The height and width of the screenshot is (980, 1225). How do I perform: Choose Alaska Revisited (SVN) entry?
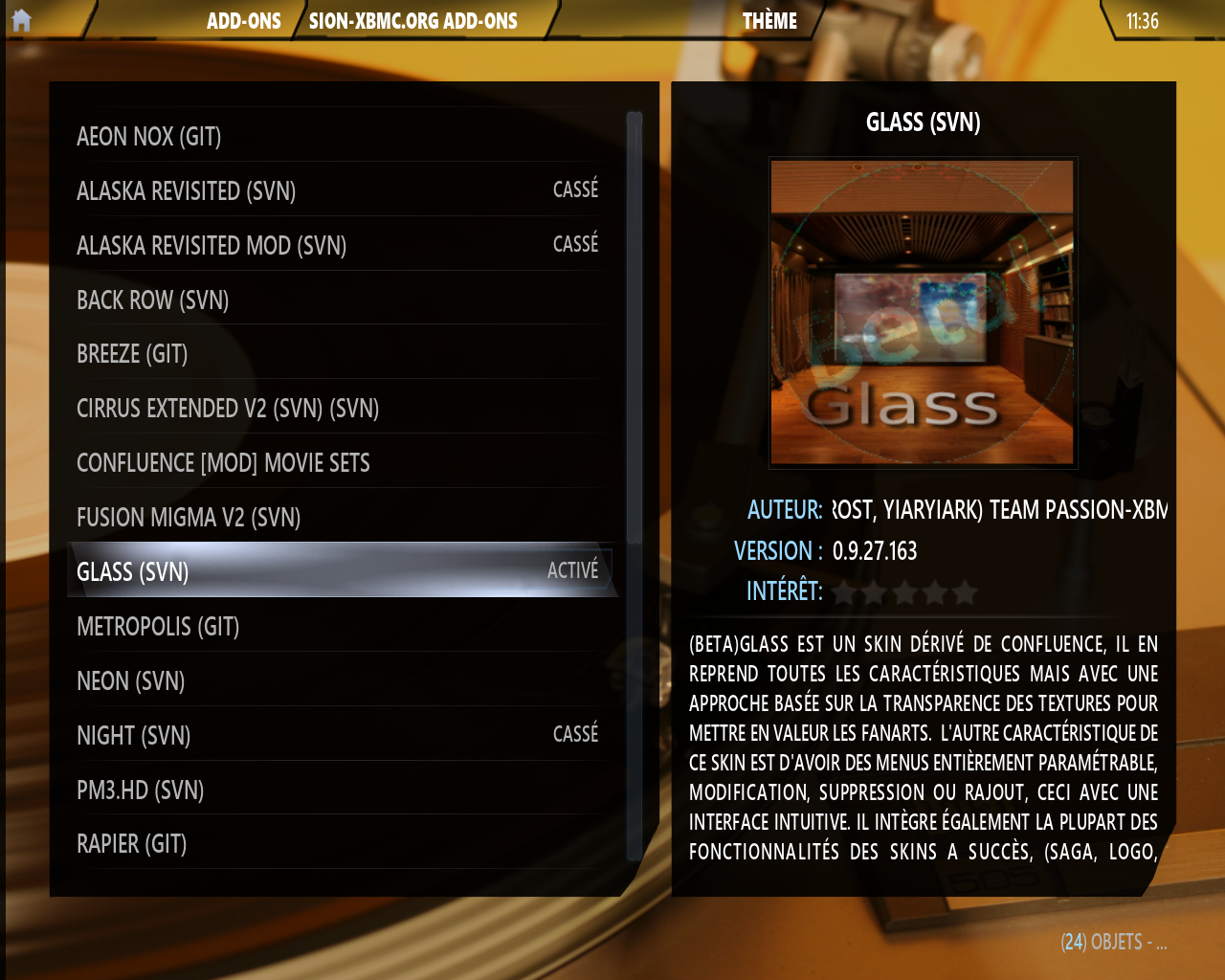(187, 191)
